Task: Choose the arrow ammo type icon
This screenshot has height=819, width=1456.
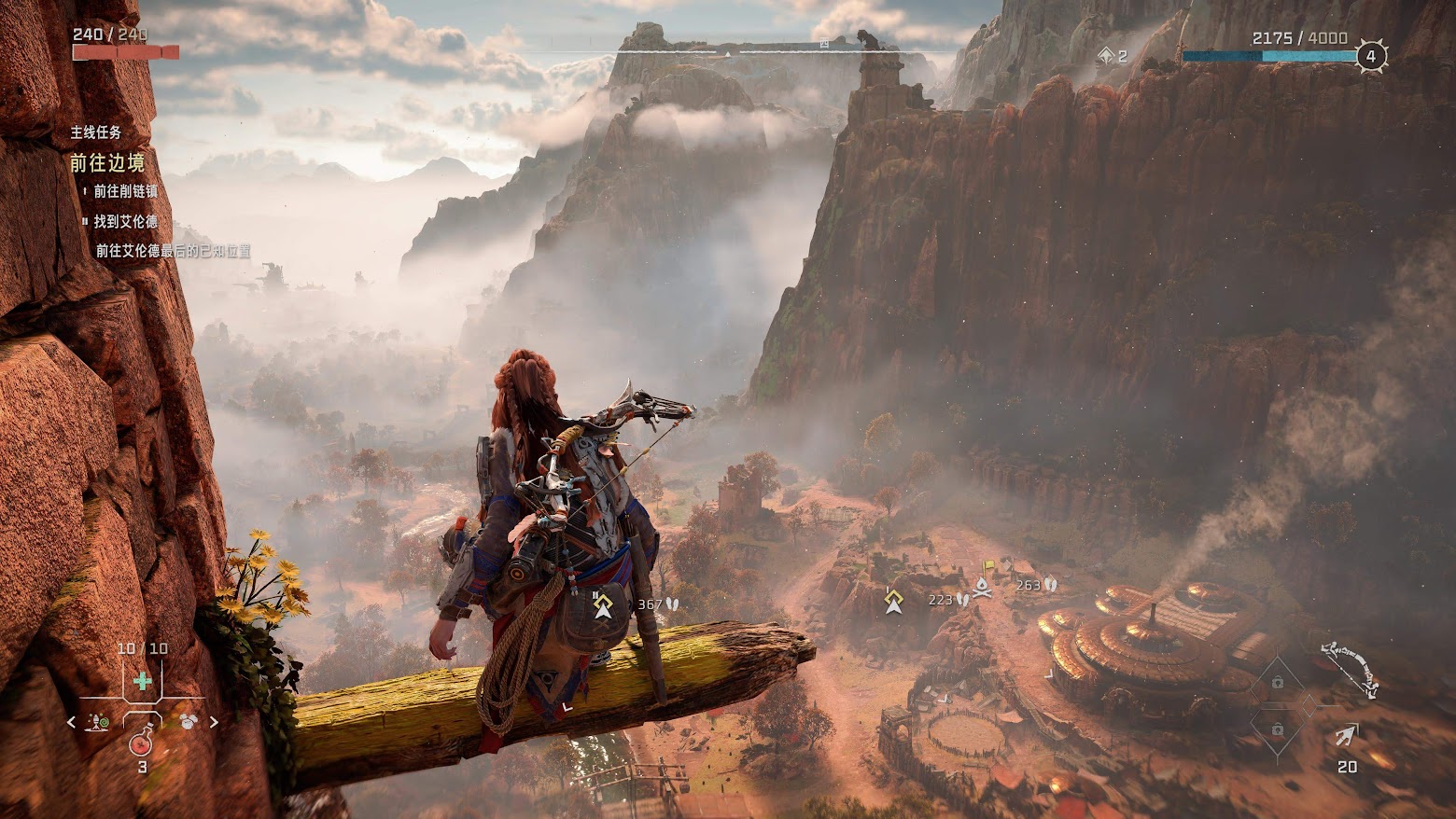Action: (1346, 736)
